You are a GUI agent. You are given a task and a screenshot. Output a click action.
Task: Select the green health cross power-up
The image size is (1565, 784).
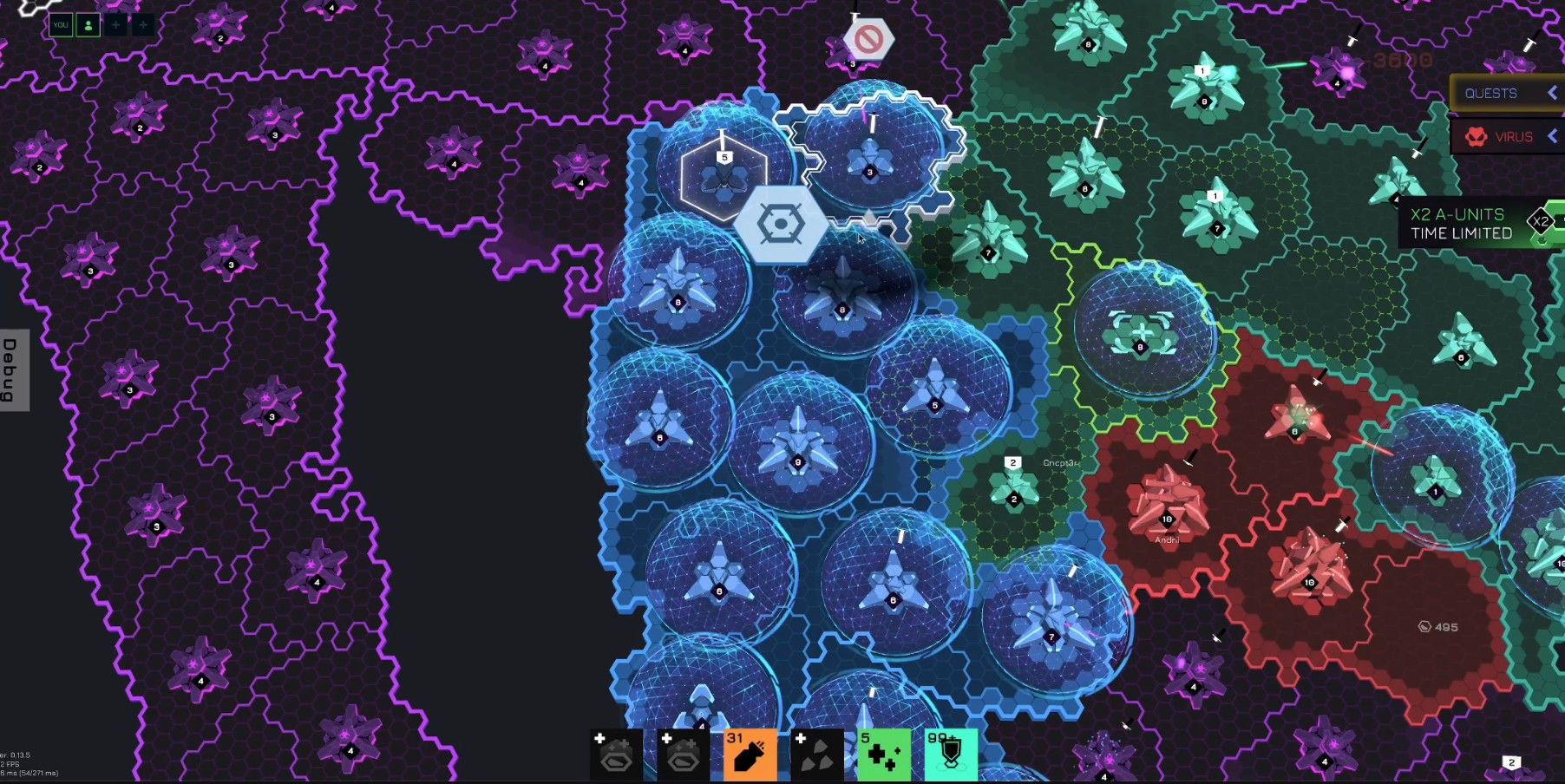coord(883,759)
